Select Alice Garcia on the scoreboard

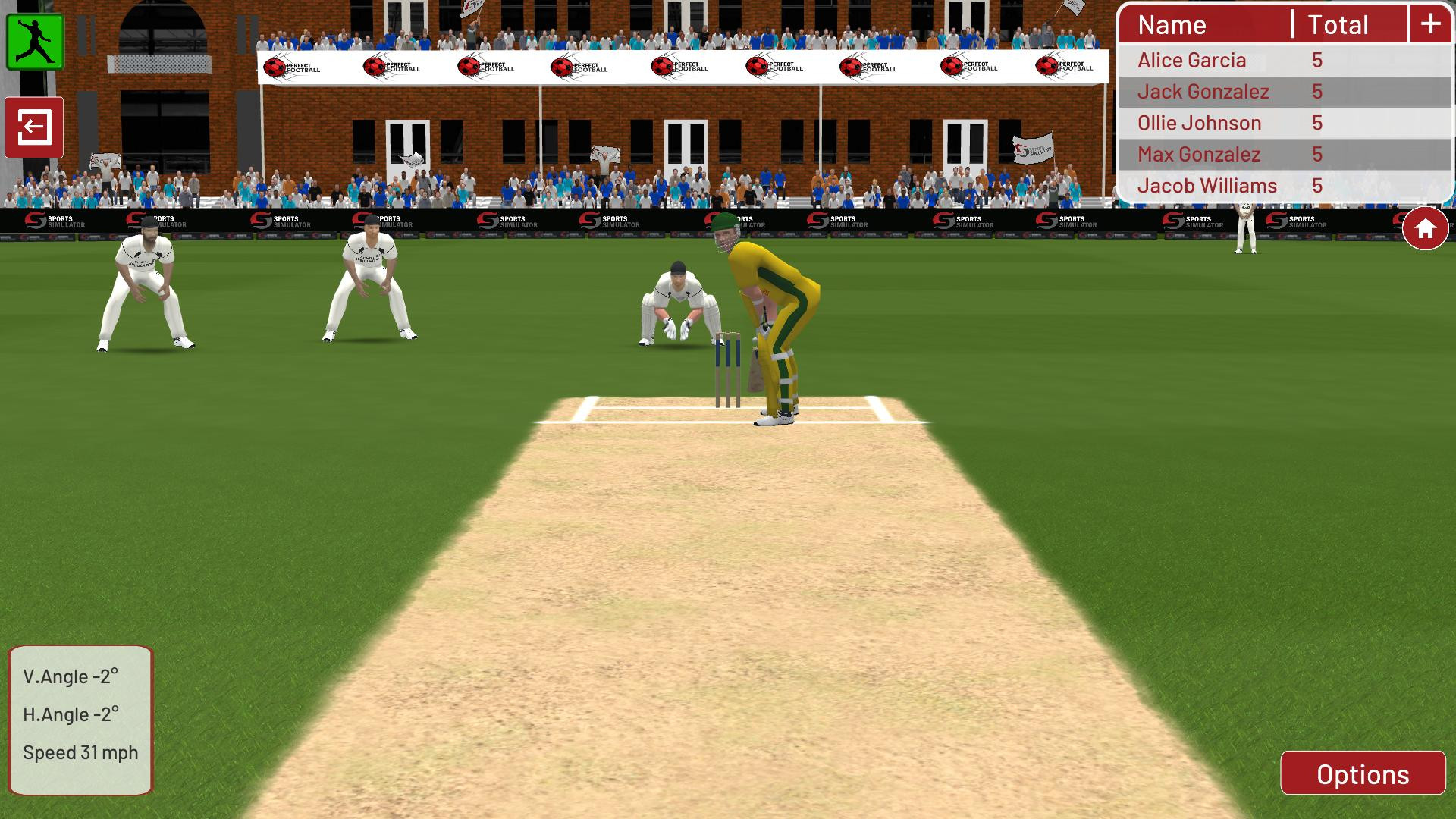tap(1192, 60)
